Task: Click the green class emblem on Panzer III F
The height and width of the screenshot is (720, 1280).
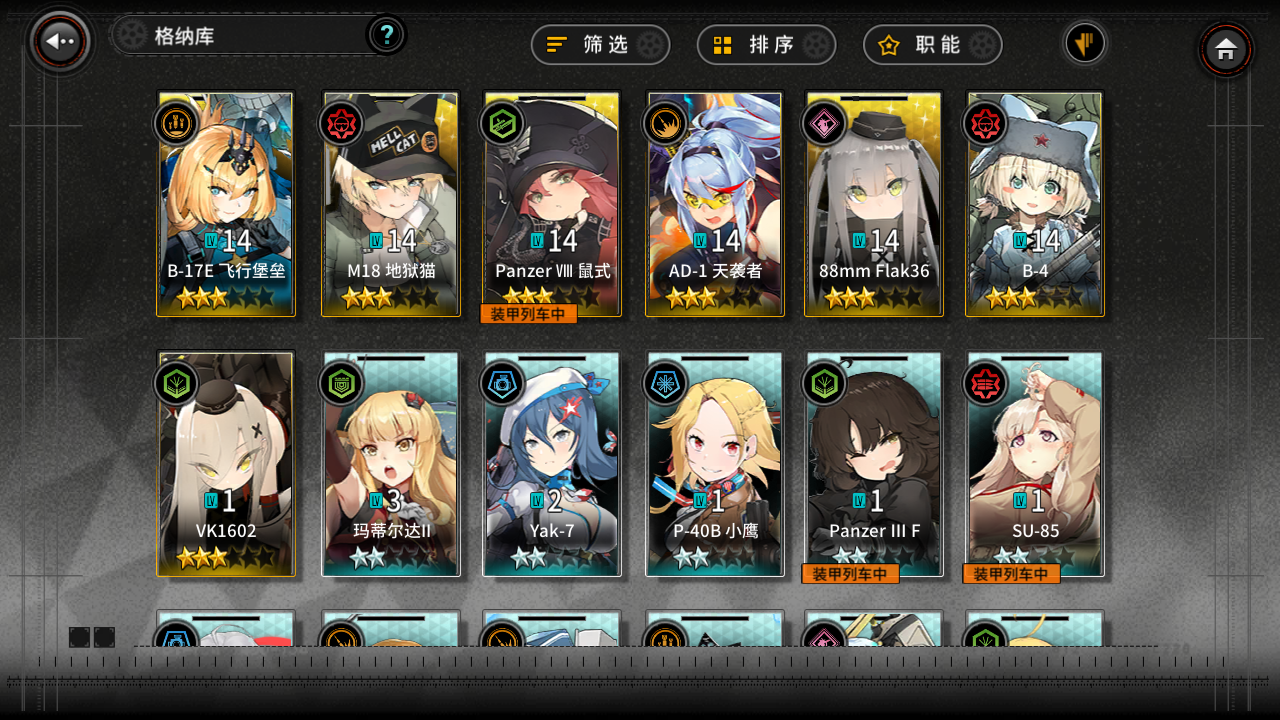Action: point(824,383)
